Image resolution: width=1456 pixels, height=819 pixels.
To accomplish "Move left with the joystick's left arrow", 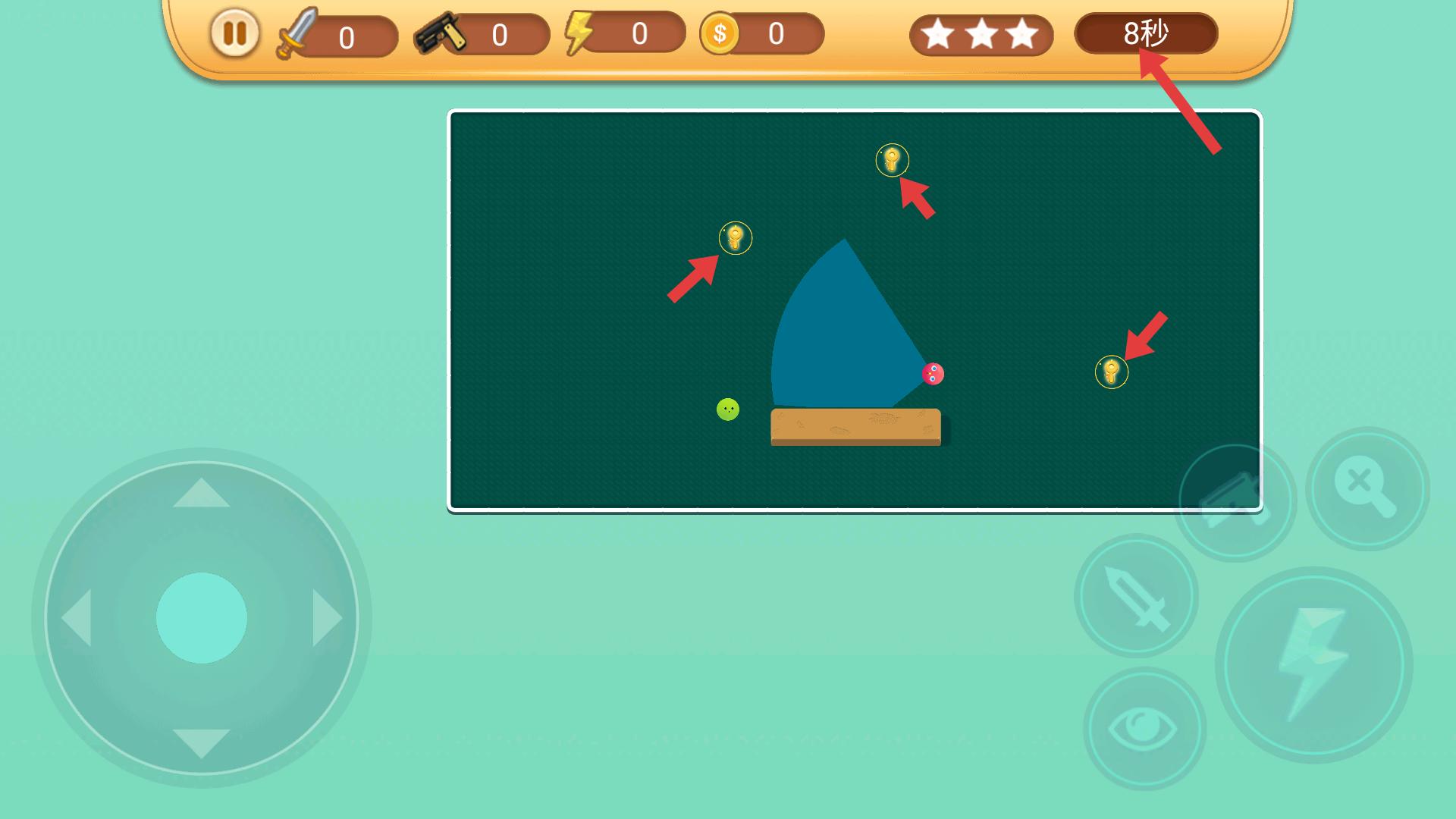I will (x=77, y=618).
